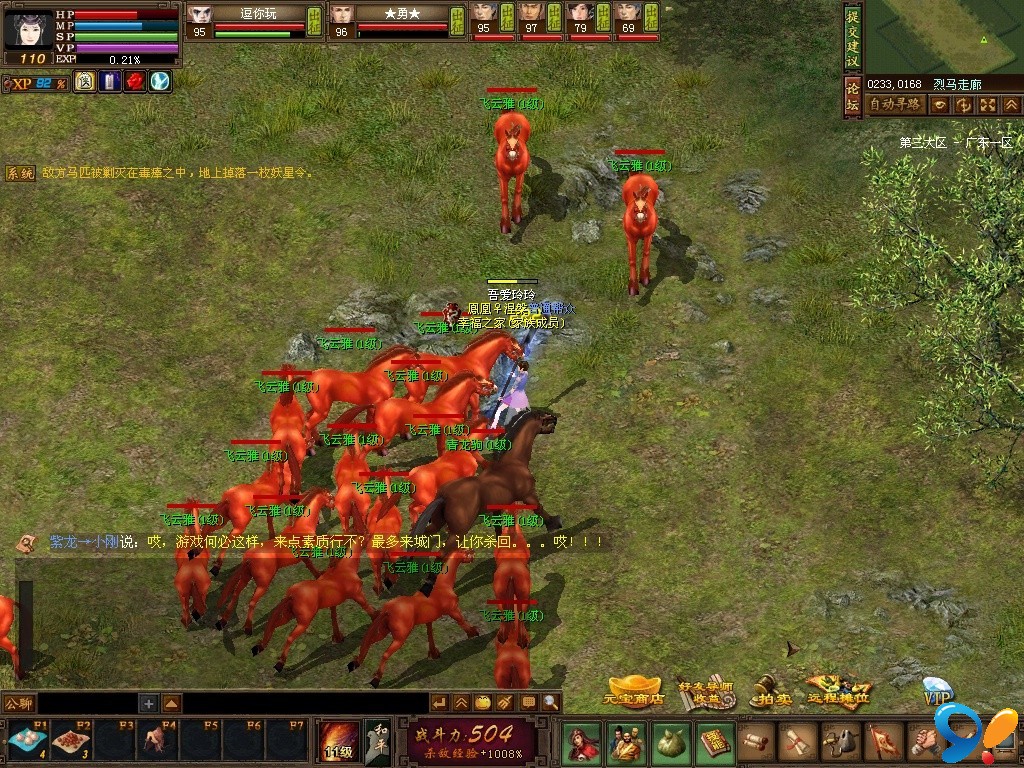Open the 论坛 forum link

tap(852, 98)
